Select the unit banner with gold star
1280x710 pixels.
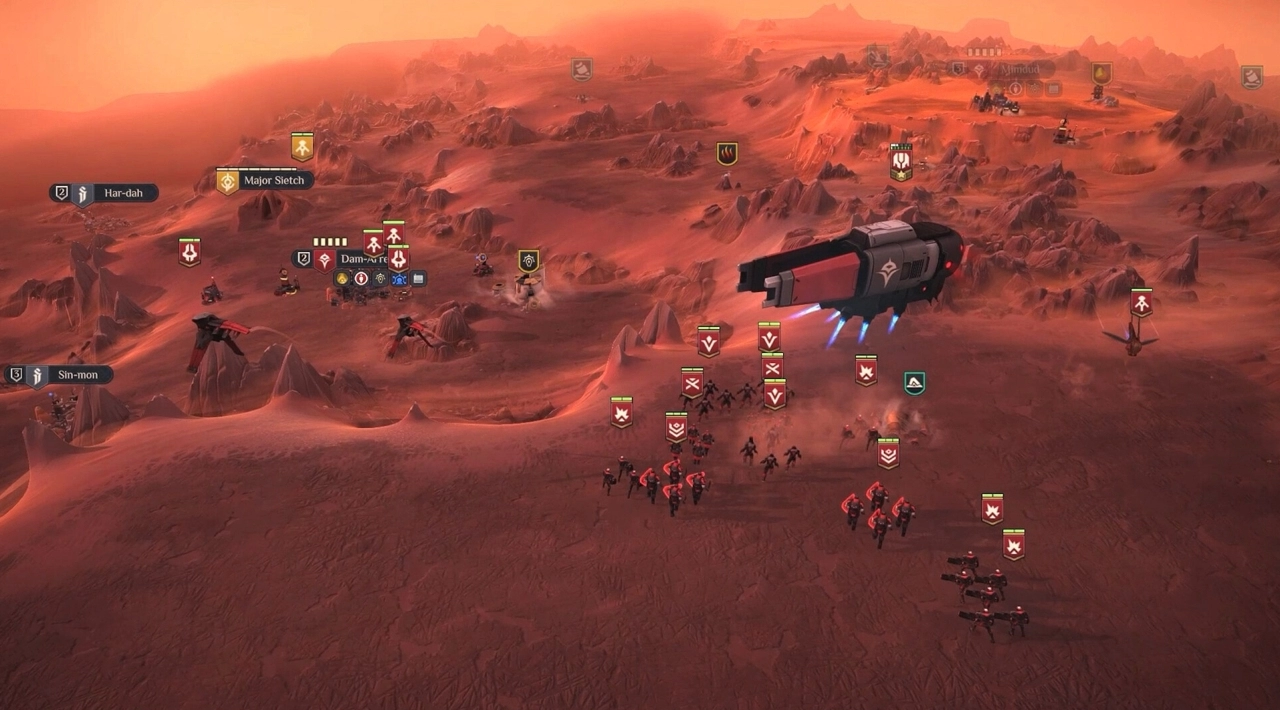901,163
